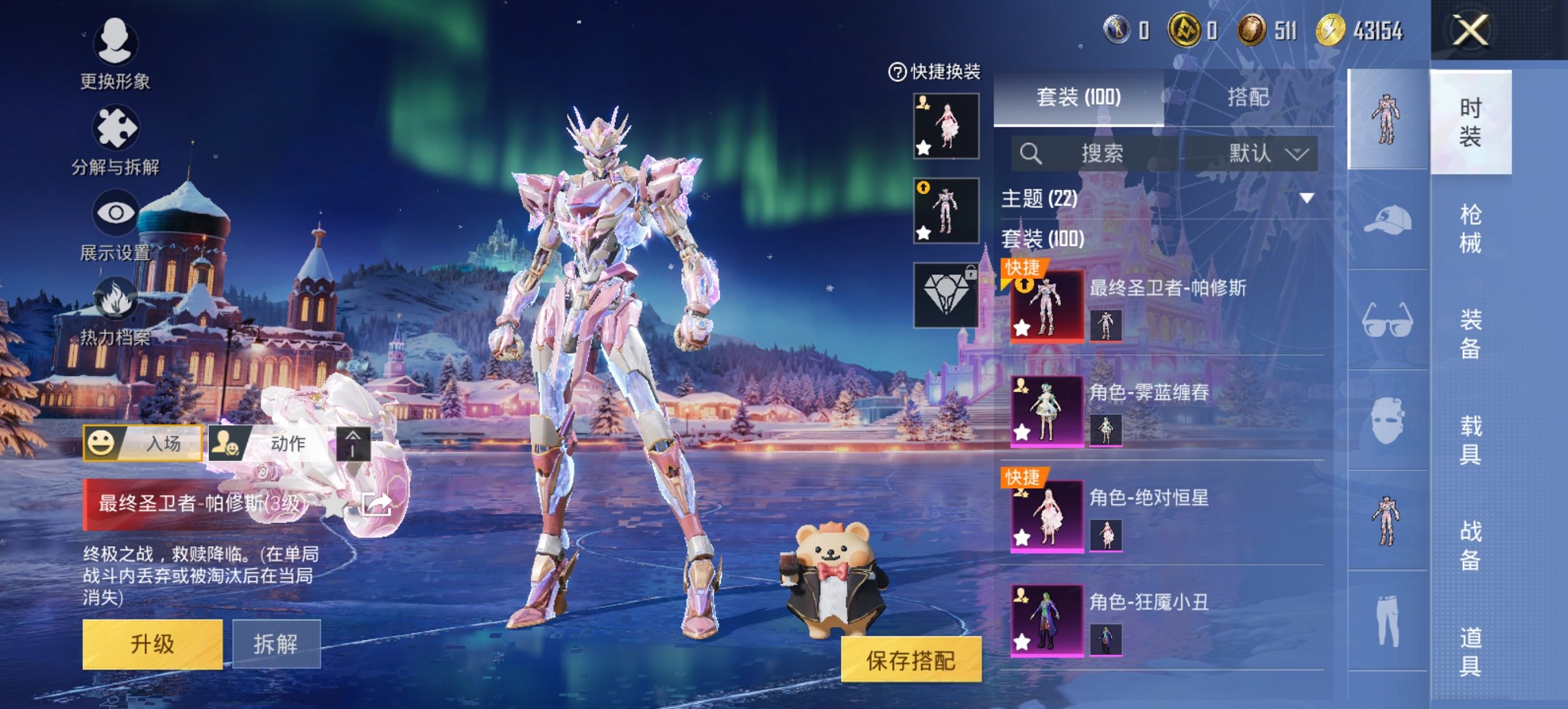The height and width of the screenshot is (709, 1568).
Task: Switch to the 搭配 tab
Action: [1248, 97]
